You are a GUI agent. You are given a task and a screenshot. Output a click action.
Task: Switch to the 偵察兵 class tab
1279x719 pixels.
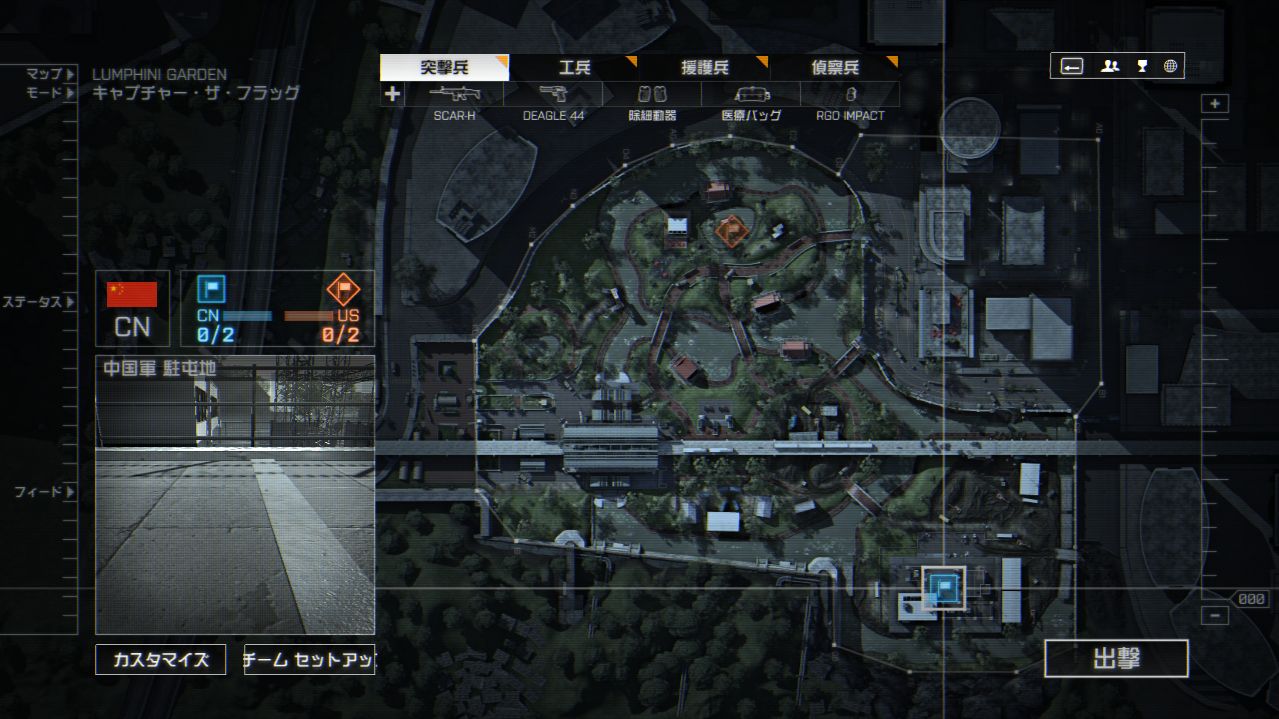[834, 68]
